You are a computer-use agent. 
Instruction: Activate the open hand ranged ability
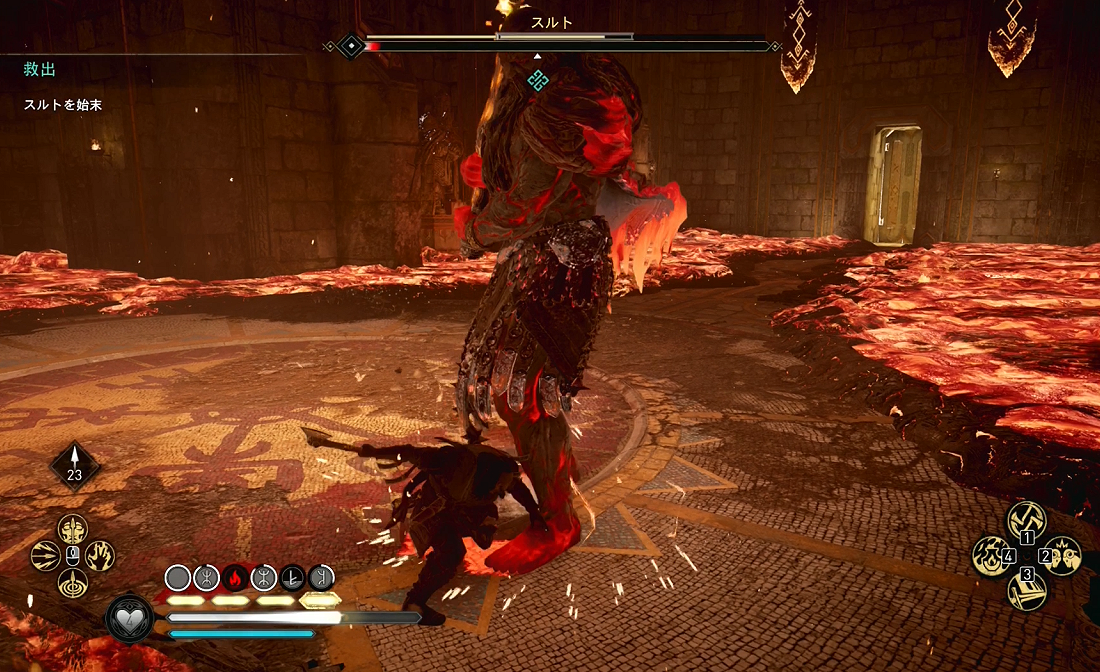point(99,556)
